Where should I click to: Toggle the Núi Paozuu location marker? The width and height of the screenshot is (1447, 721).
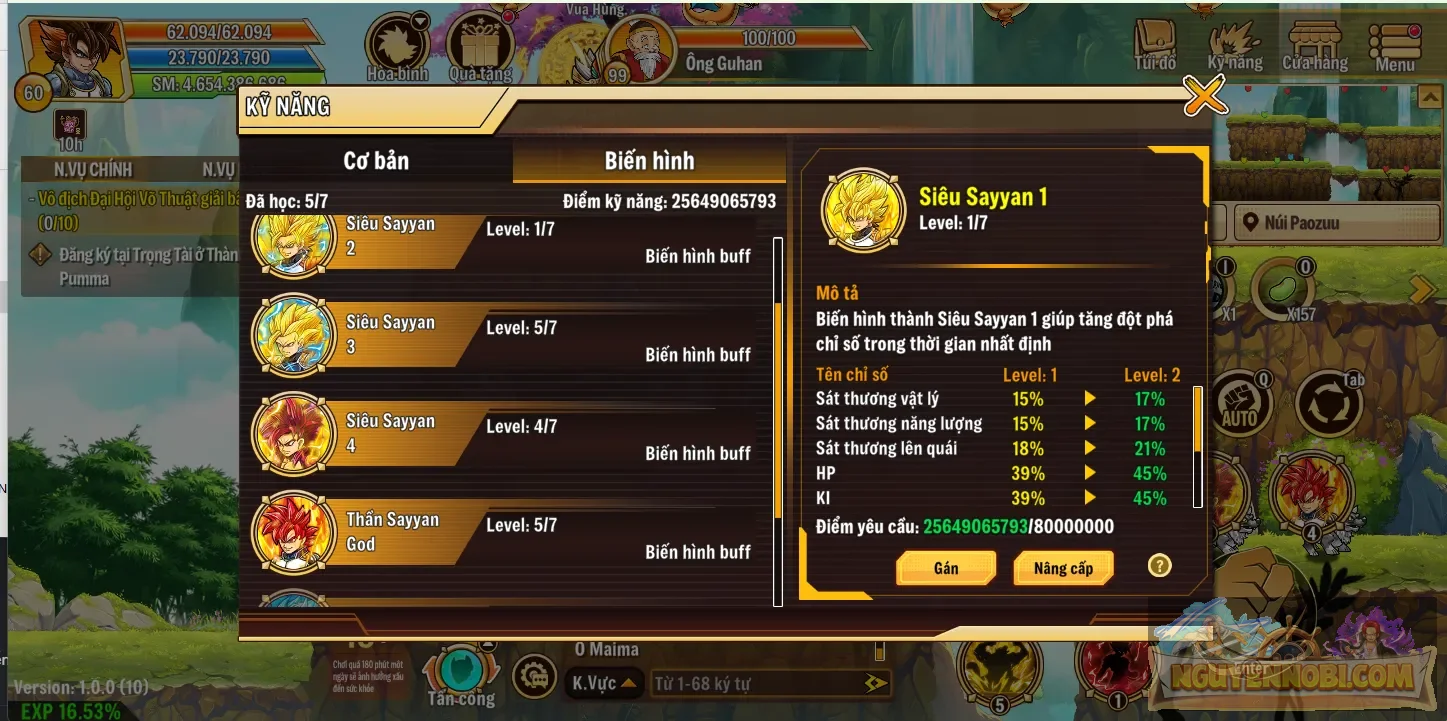1336,222
